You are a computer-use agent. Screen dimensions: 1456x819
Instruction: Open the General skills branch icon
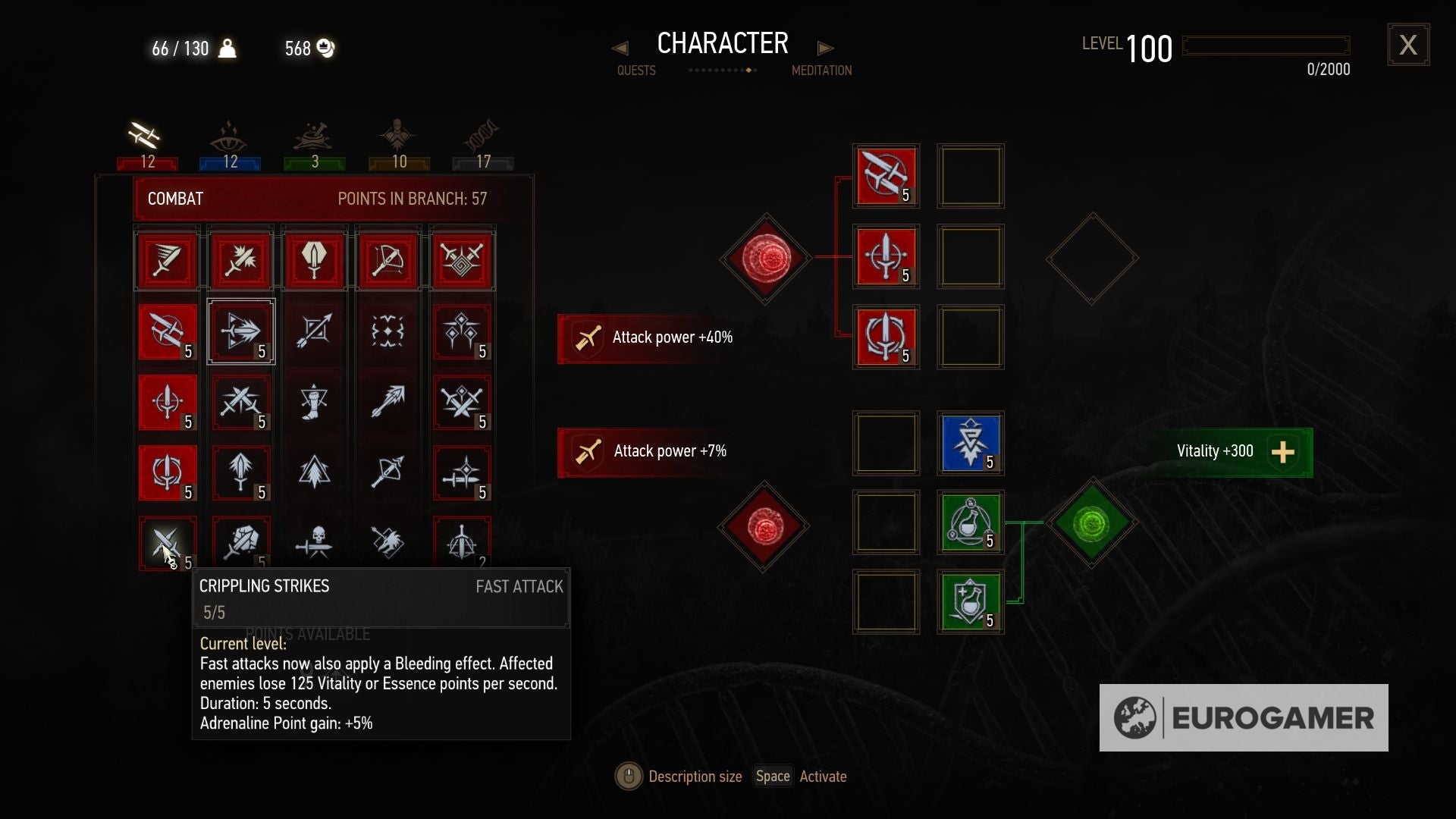398,136
